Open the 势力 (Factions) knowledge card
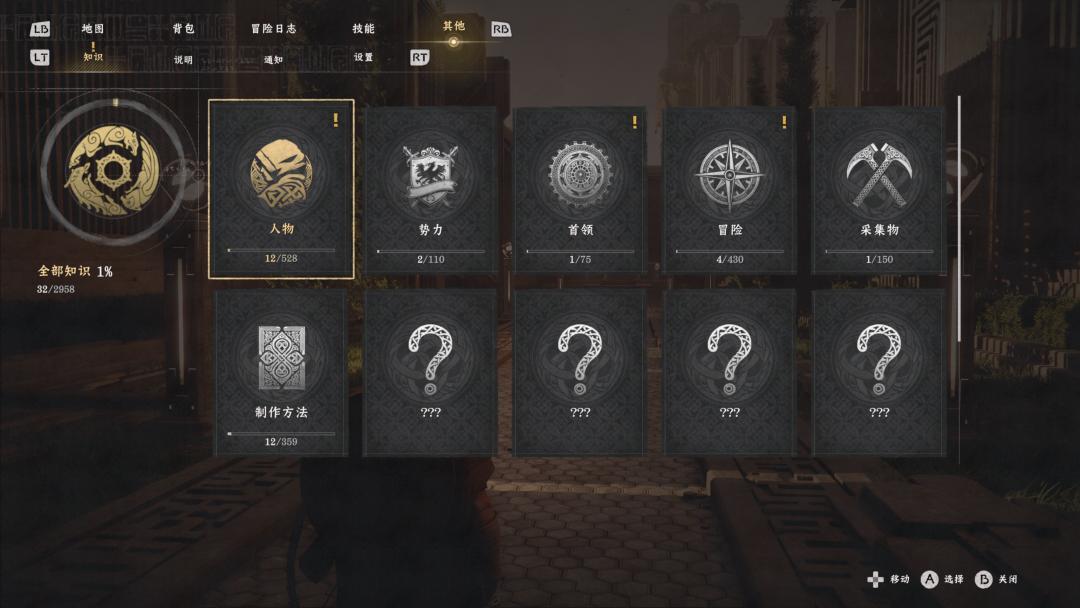The width and height of the screenshot is (1080, 608). coord(430,189)
